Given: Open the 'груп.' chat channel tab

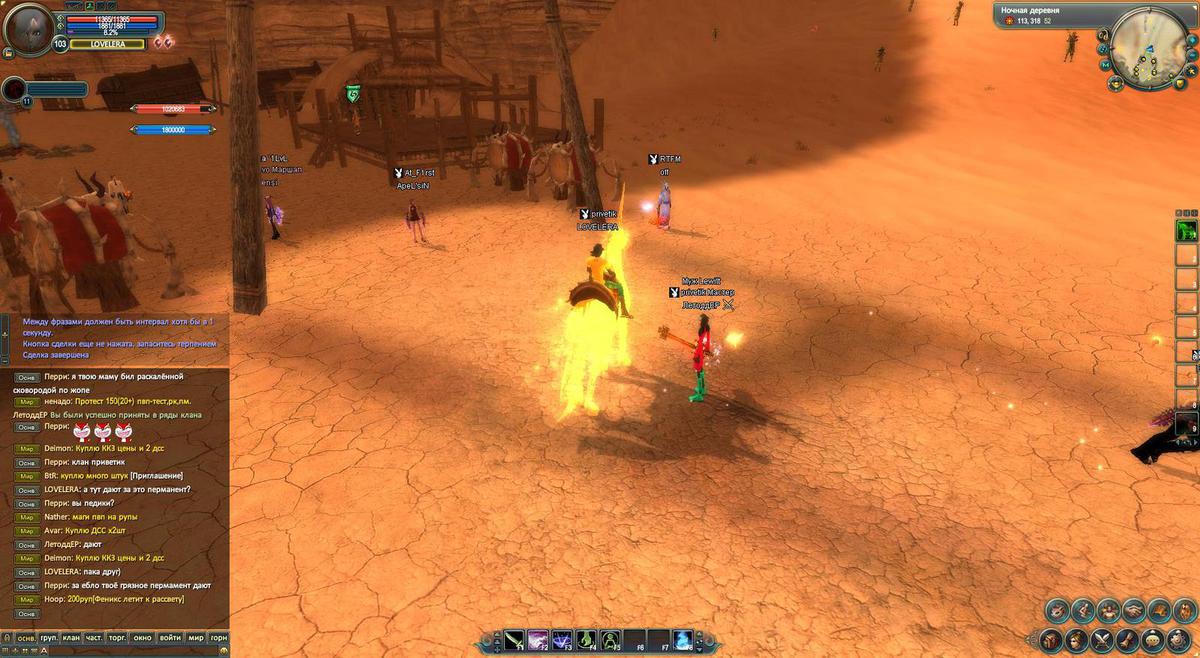Looking at the screenshot, I should pos(48,637).
